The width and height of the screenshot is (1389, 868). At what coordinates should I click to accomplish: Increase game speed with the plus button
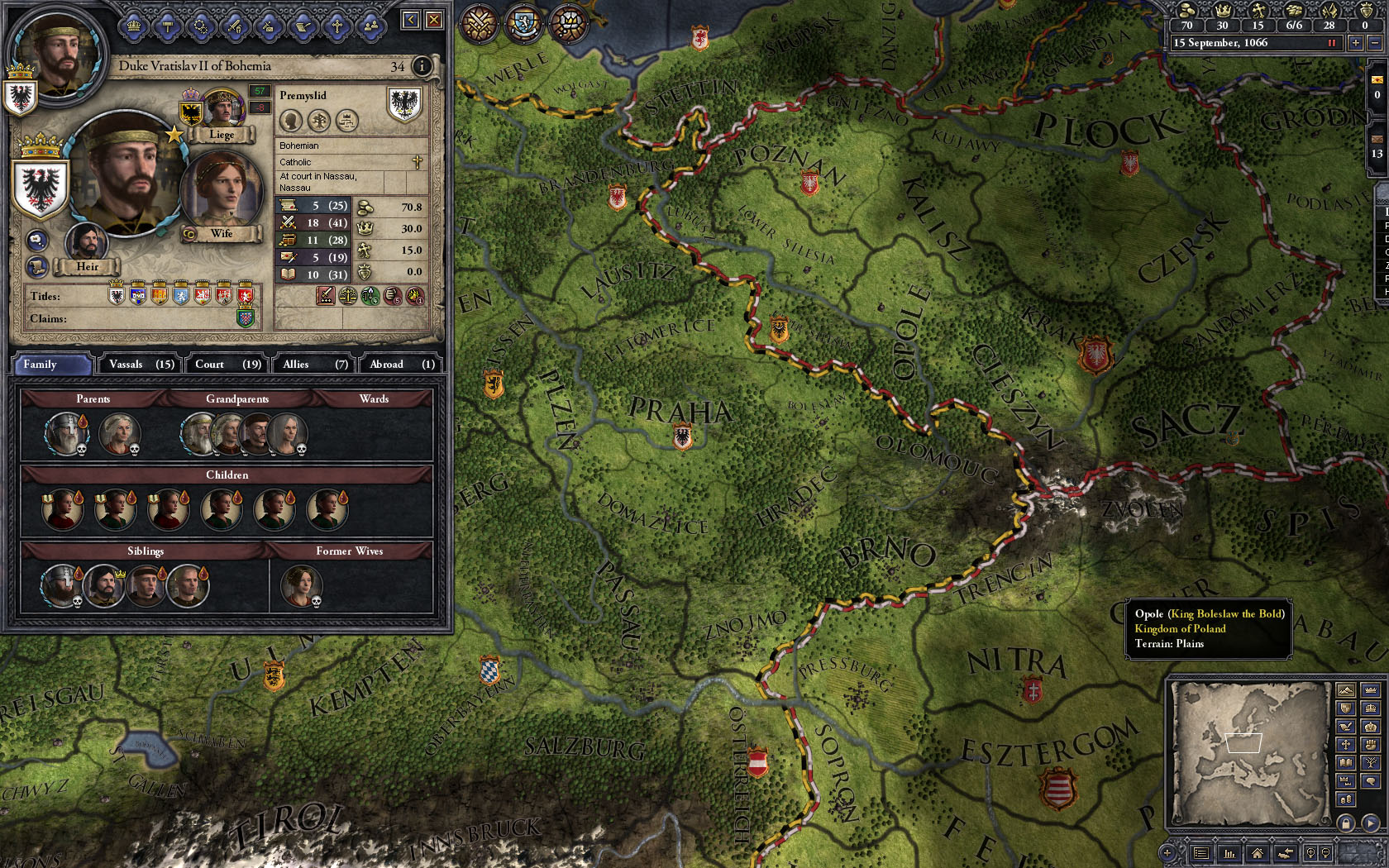pos(1355,43)
